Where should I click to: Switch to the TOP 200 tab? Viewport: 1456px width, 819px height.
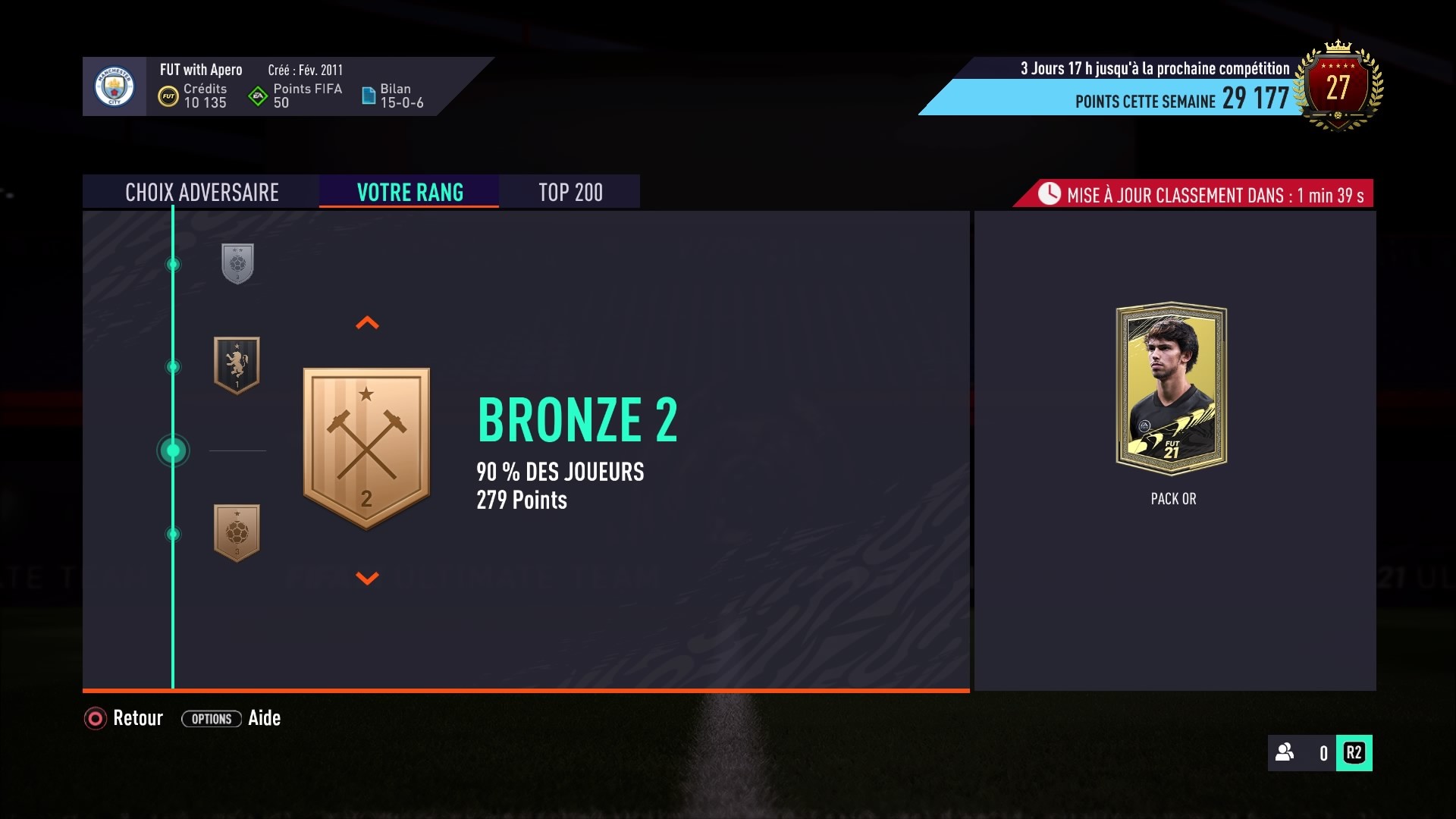570,192
